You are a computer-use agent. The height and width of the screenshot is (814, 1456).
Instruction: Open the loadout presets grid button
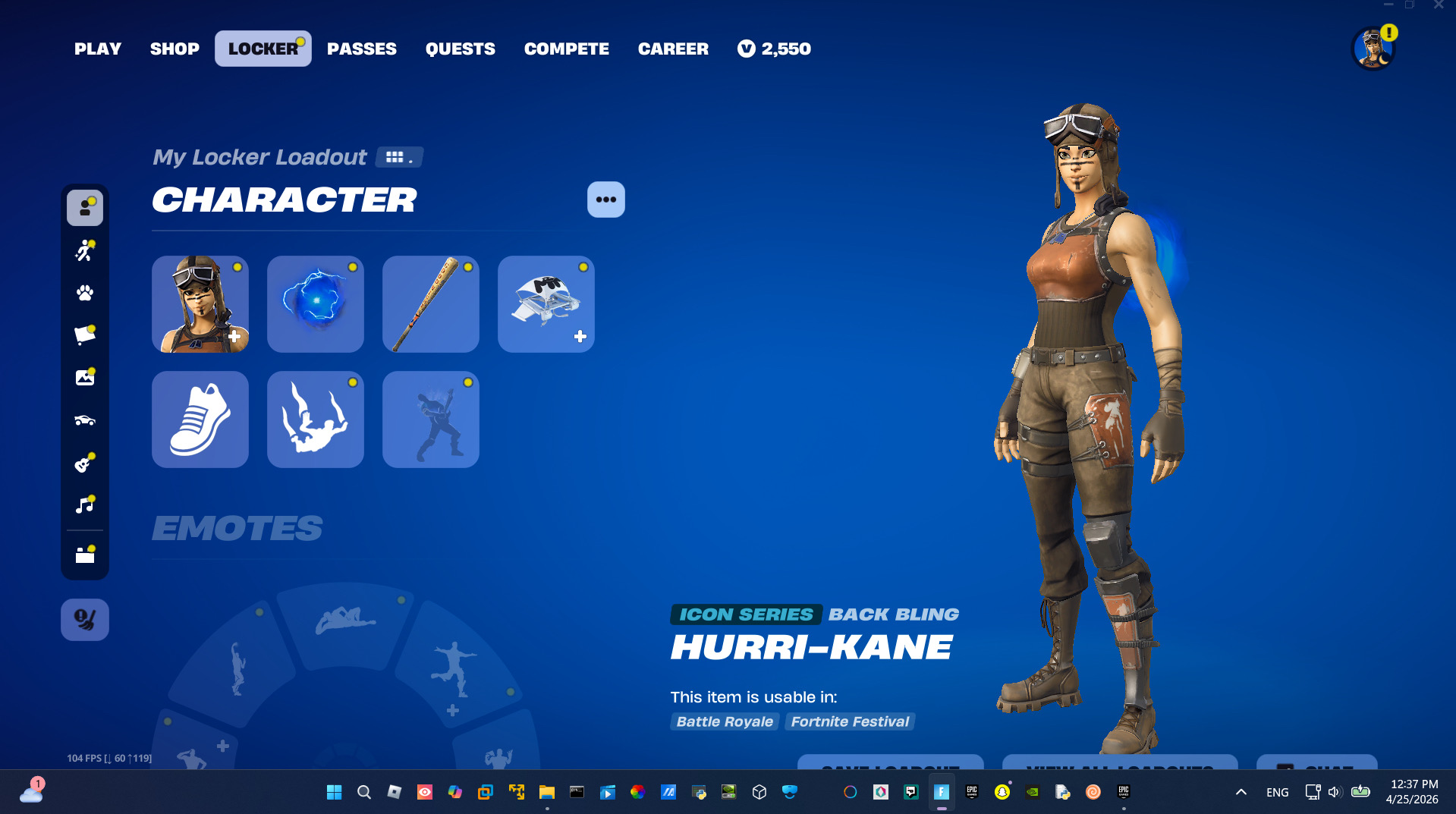[399, 157]
